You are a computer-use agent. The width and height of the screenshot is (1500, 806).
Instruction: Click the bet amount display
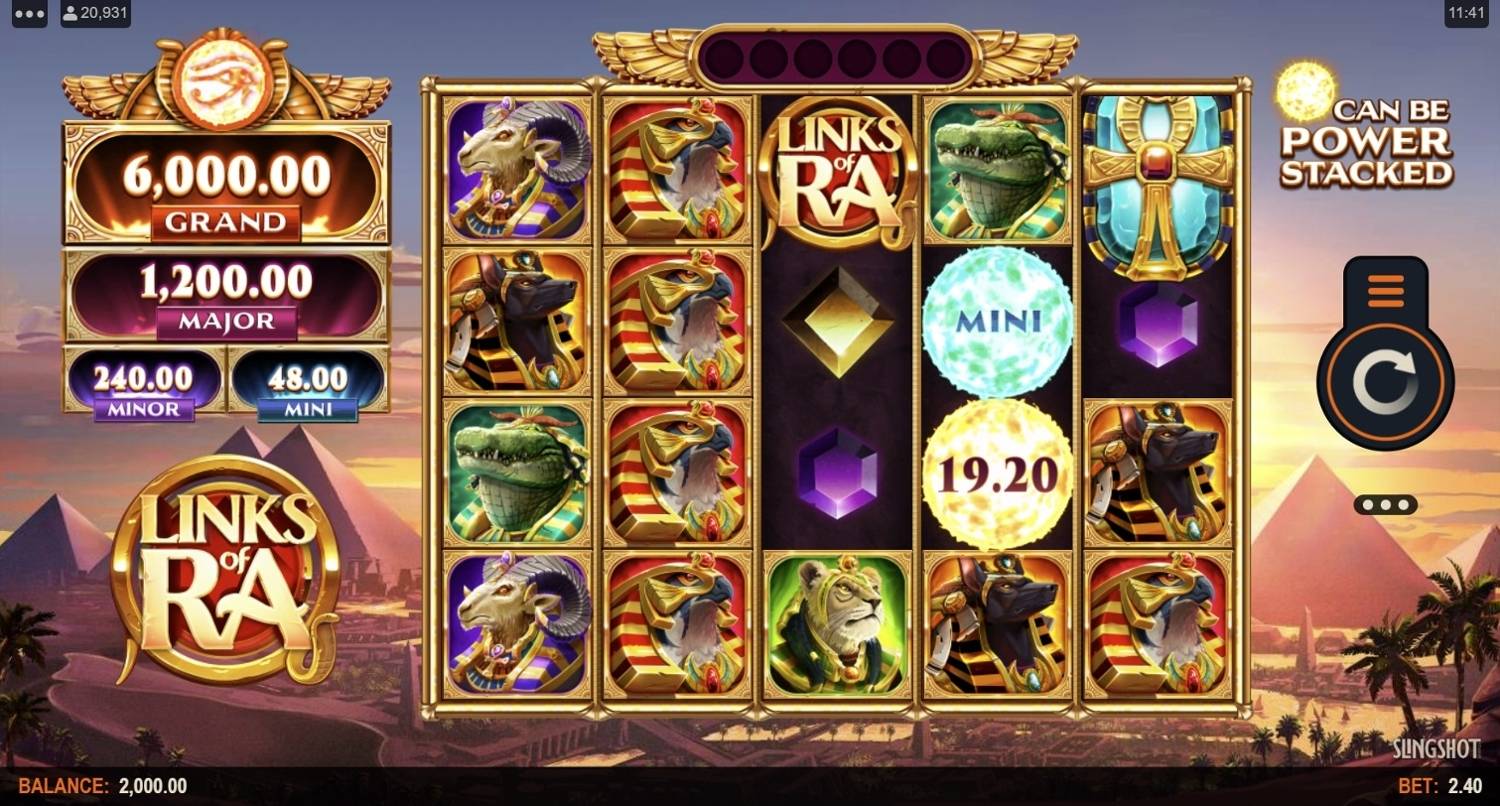coord(1442,786)
